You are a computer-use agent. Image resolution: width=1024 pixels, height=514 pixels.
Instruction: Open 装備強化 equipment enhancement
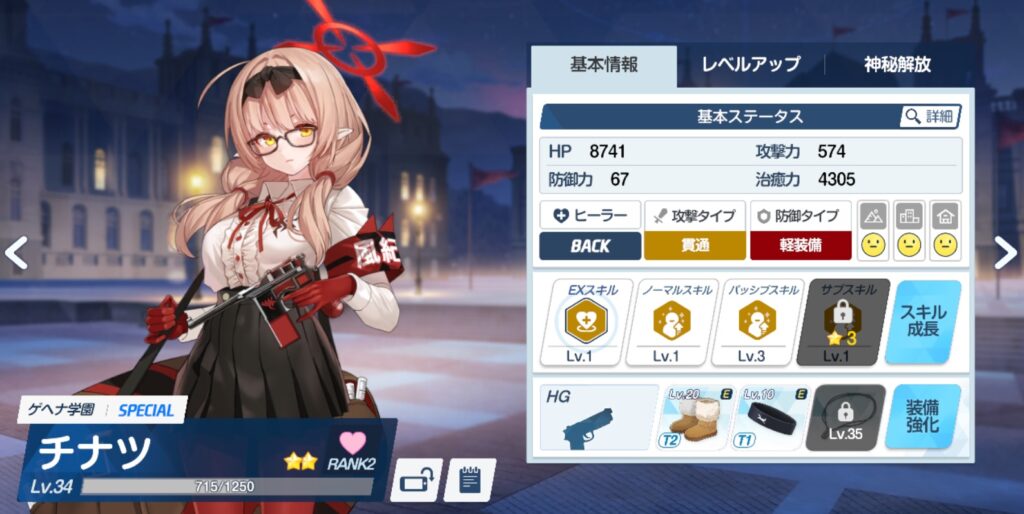pos(922,418)
